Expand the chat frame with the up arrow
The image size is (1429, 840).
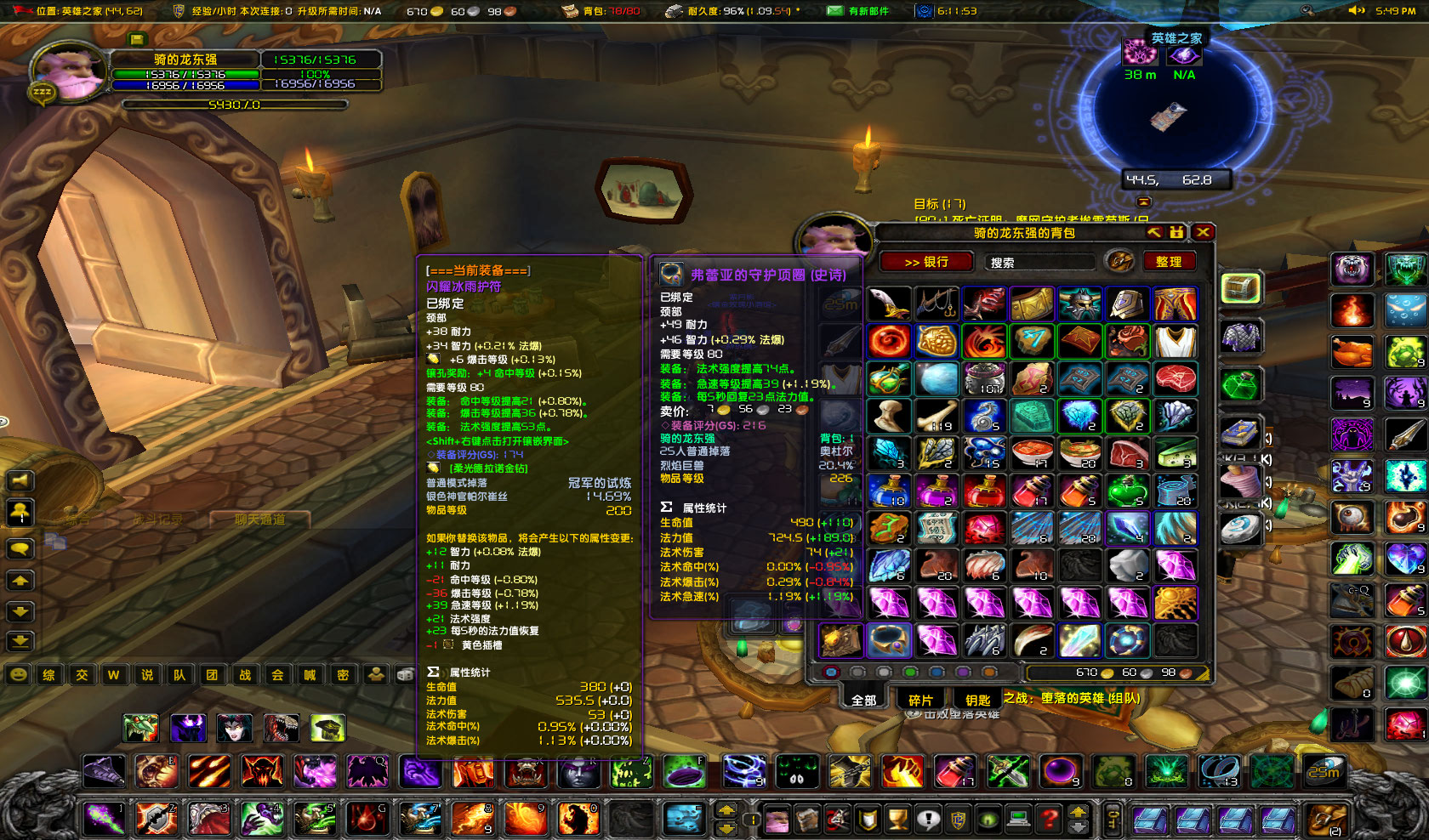click(19, 581)
